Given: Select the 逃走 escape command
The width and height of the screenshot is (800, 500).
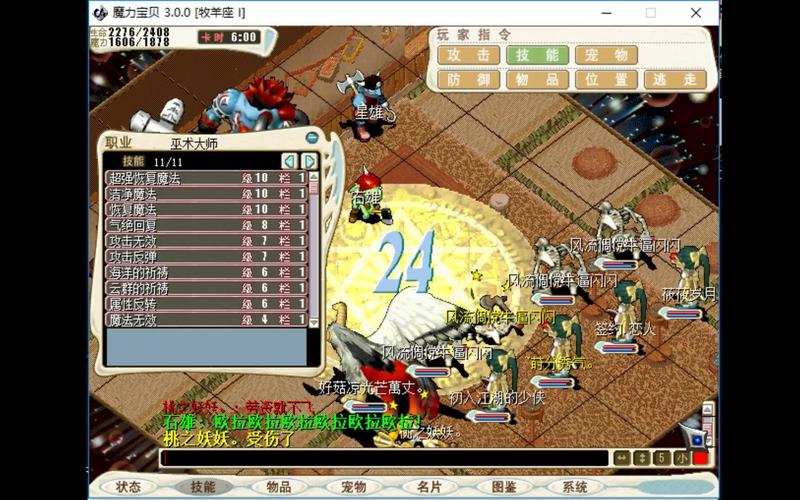Looking at the screenshot, I should pyautogui.click(x=675, y=80).
